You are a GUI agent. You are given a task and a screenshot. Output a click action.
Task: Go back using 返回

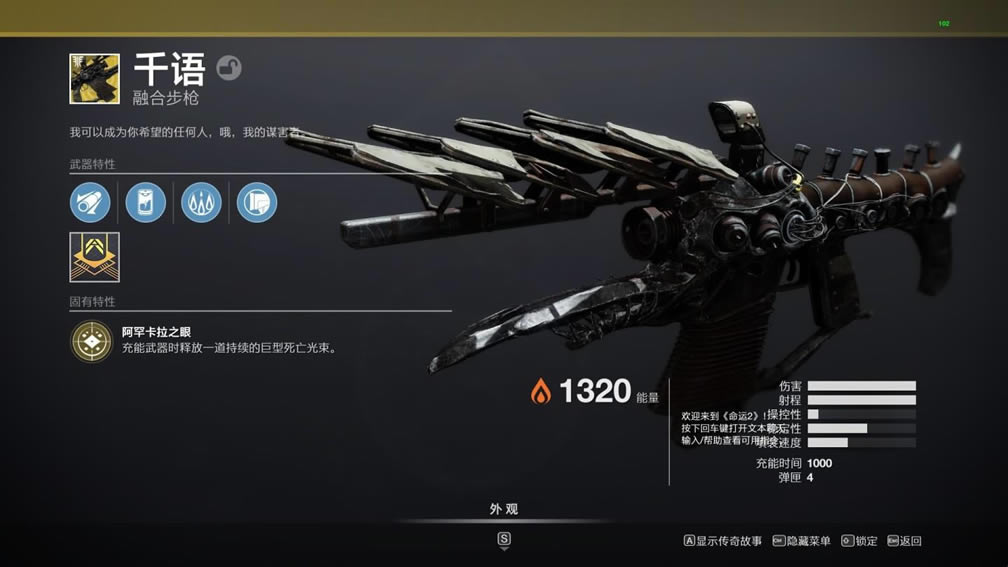pos(904,541)
